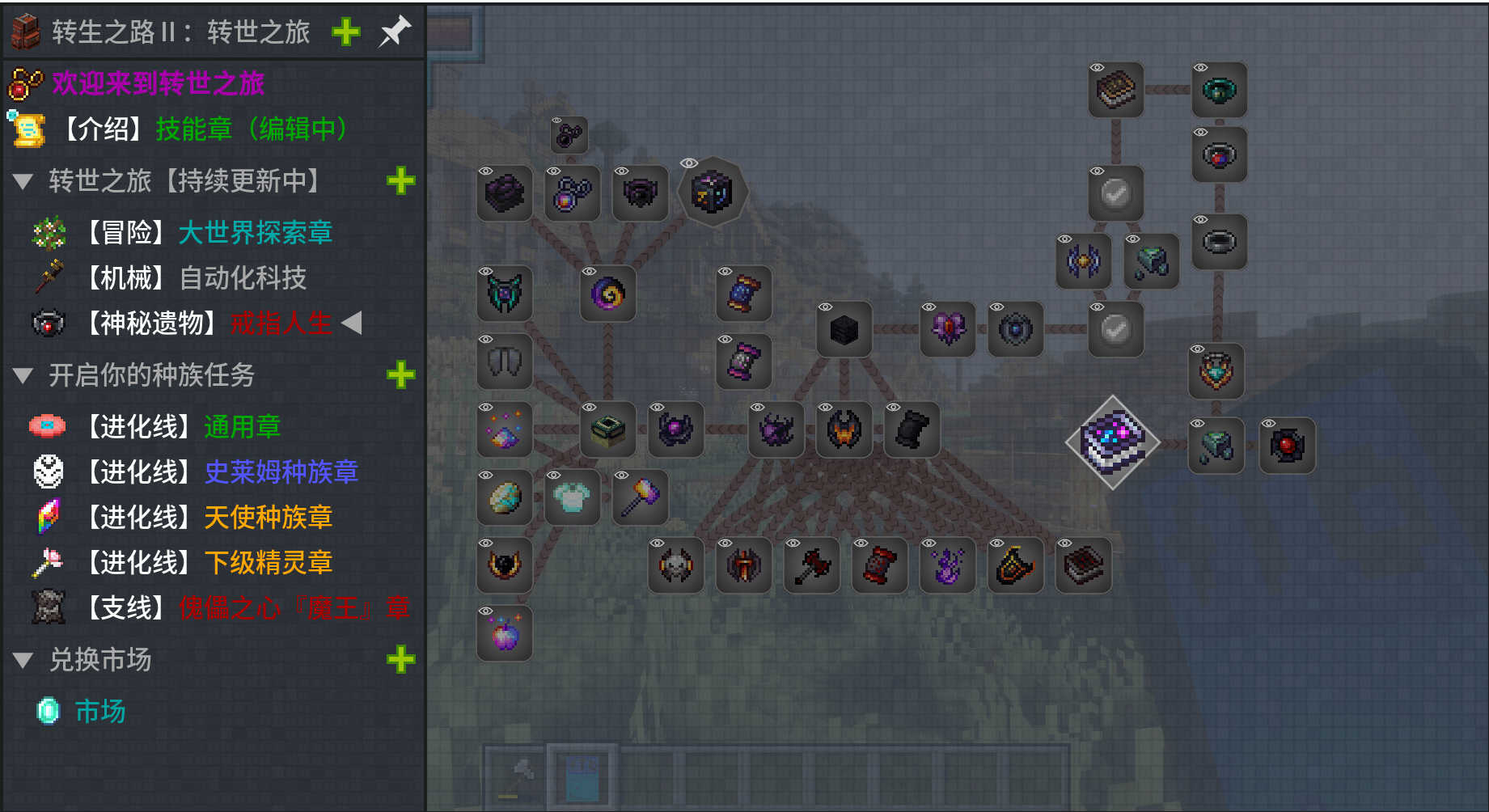Collapse the 转世之旅 chapter group
1489x812 pixels.
point(23,181)
